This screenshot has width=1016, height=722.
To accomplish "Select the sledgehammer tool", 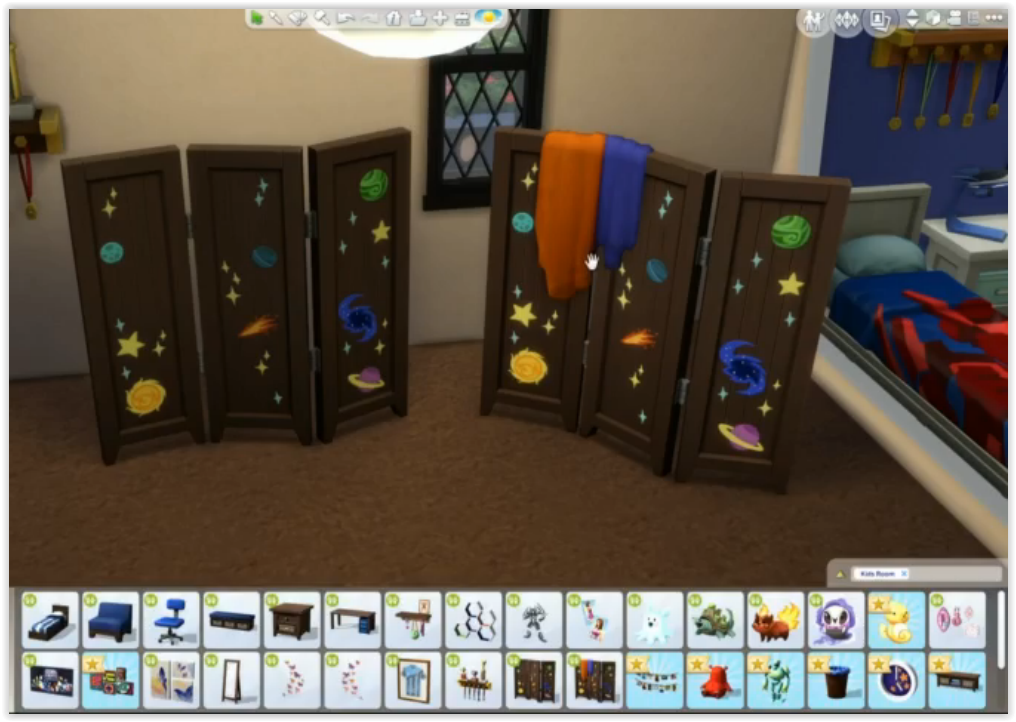I will click(x=322, y=18).
